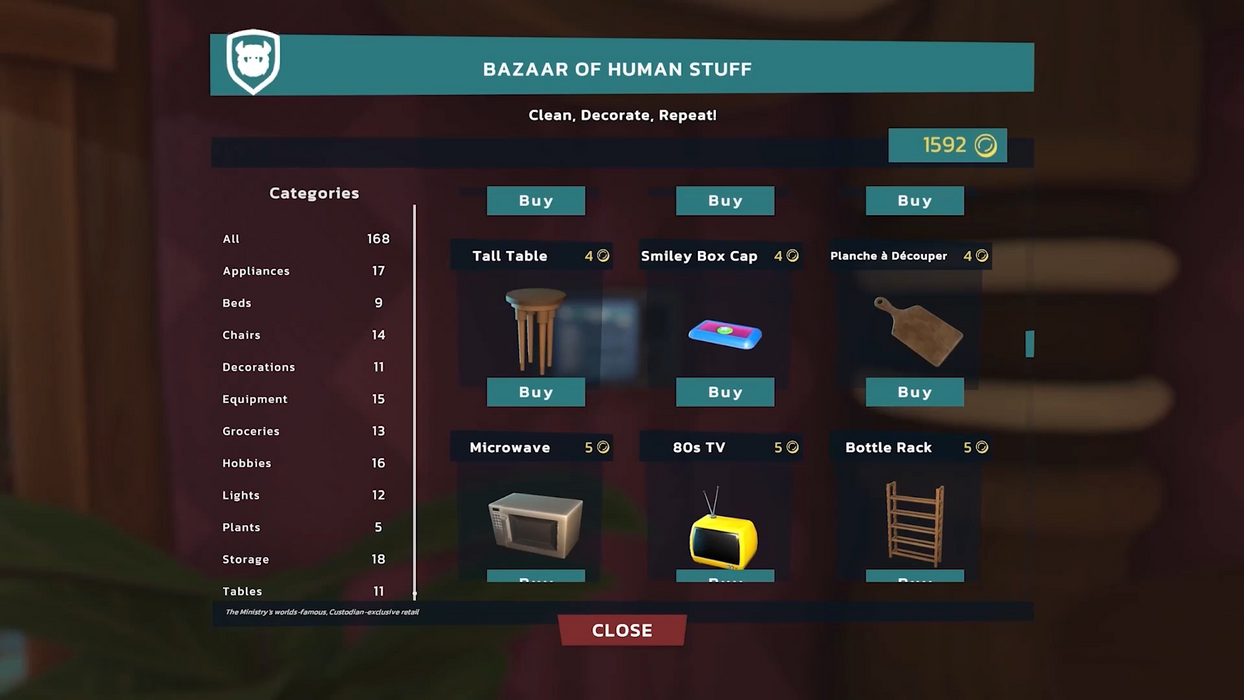Close the Bazaar shop window

[622, 630]
